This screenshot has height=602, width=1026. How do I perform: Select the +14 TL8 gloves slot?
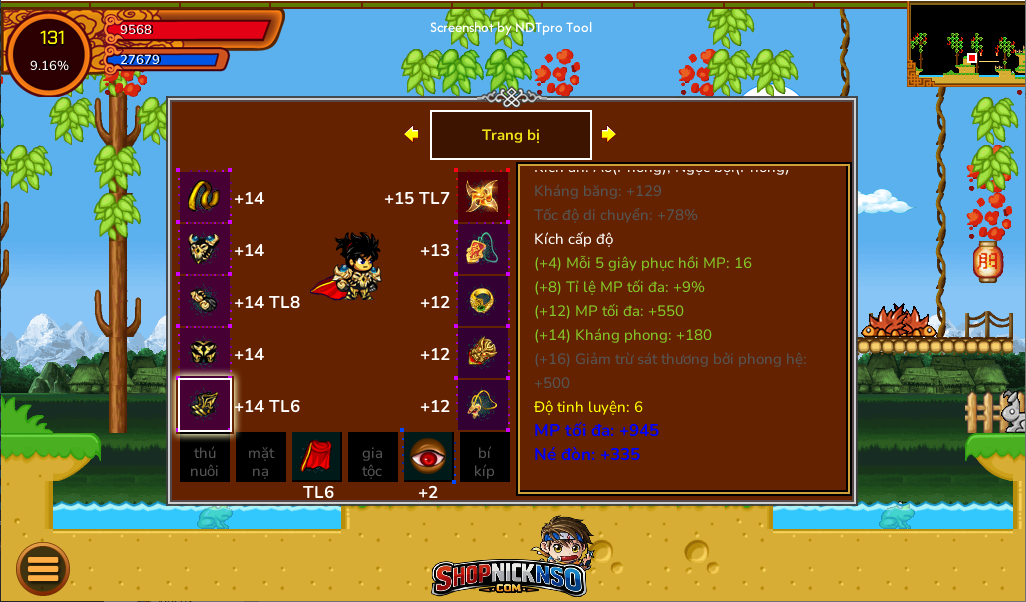205,302
